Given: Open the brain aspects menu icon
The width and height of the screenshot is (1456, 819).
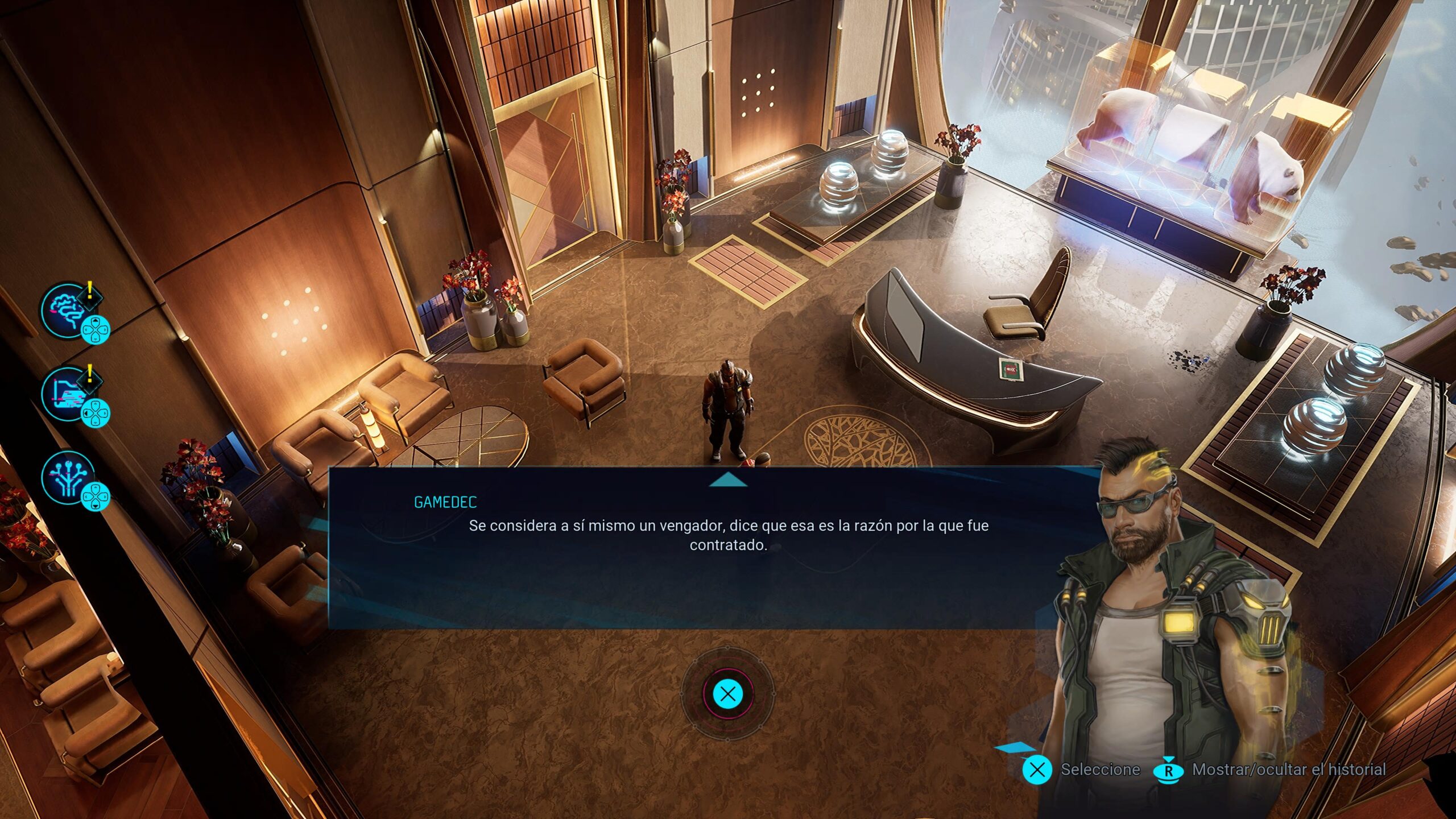Looking at the screenshot, I should tap(67, 311).
